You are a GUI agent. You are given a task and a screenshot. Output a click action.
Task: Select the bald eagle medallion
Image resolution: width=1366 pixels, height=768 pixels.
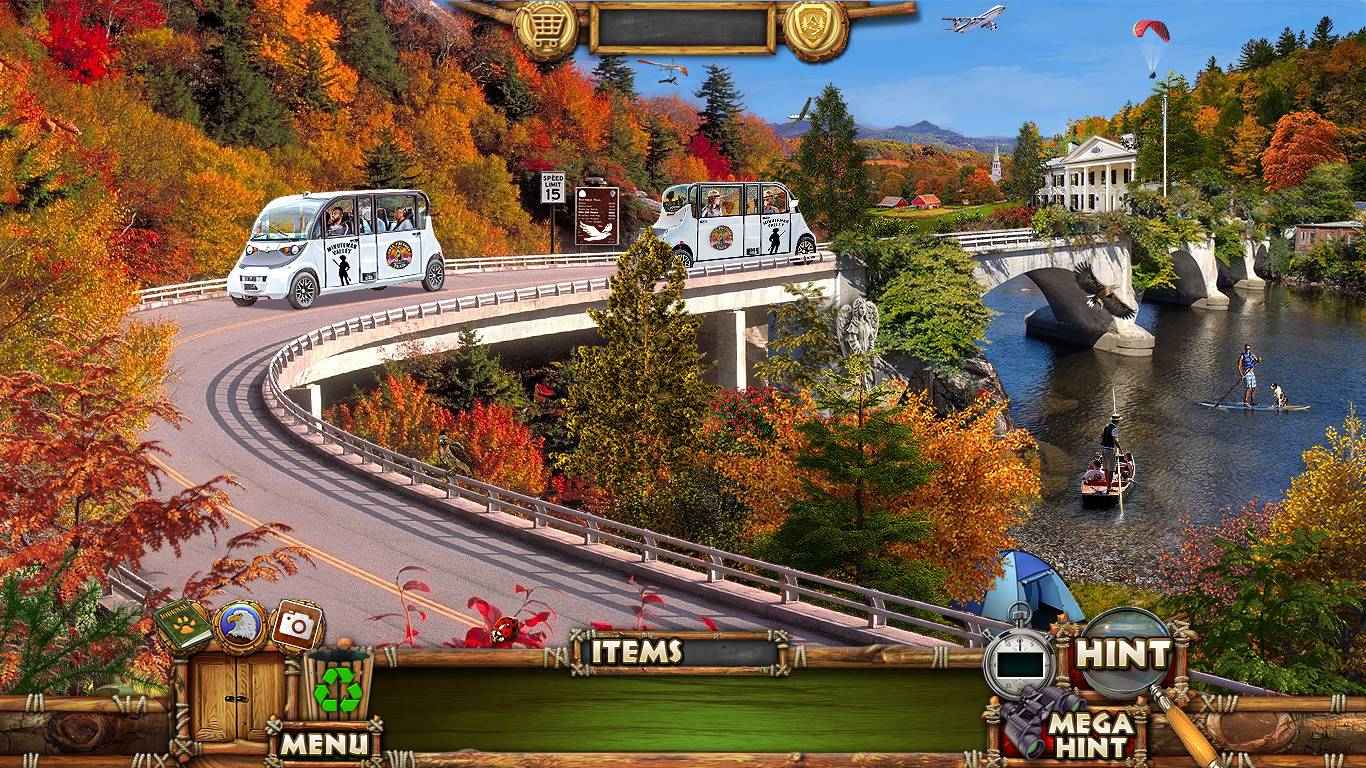(x=240, y=626)
